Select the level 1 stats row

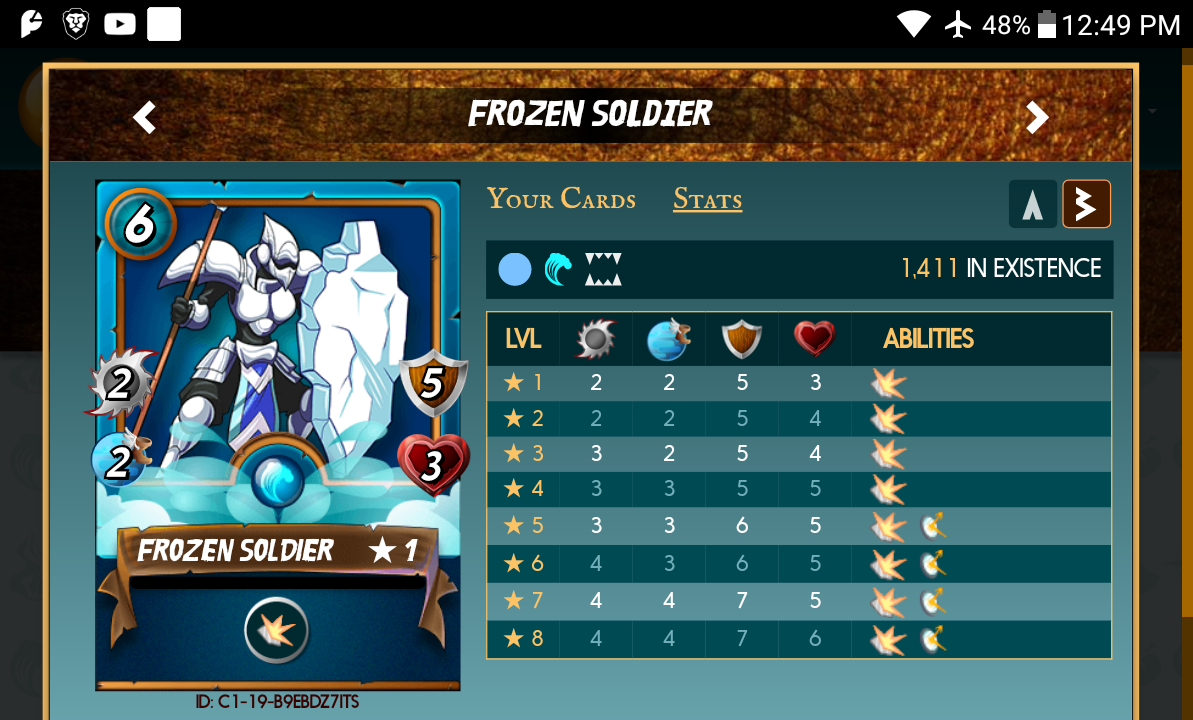[798, 383]
